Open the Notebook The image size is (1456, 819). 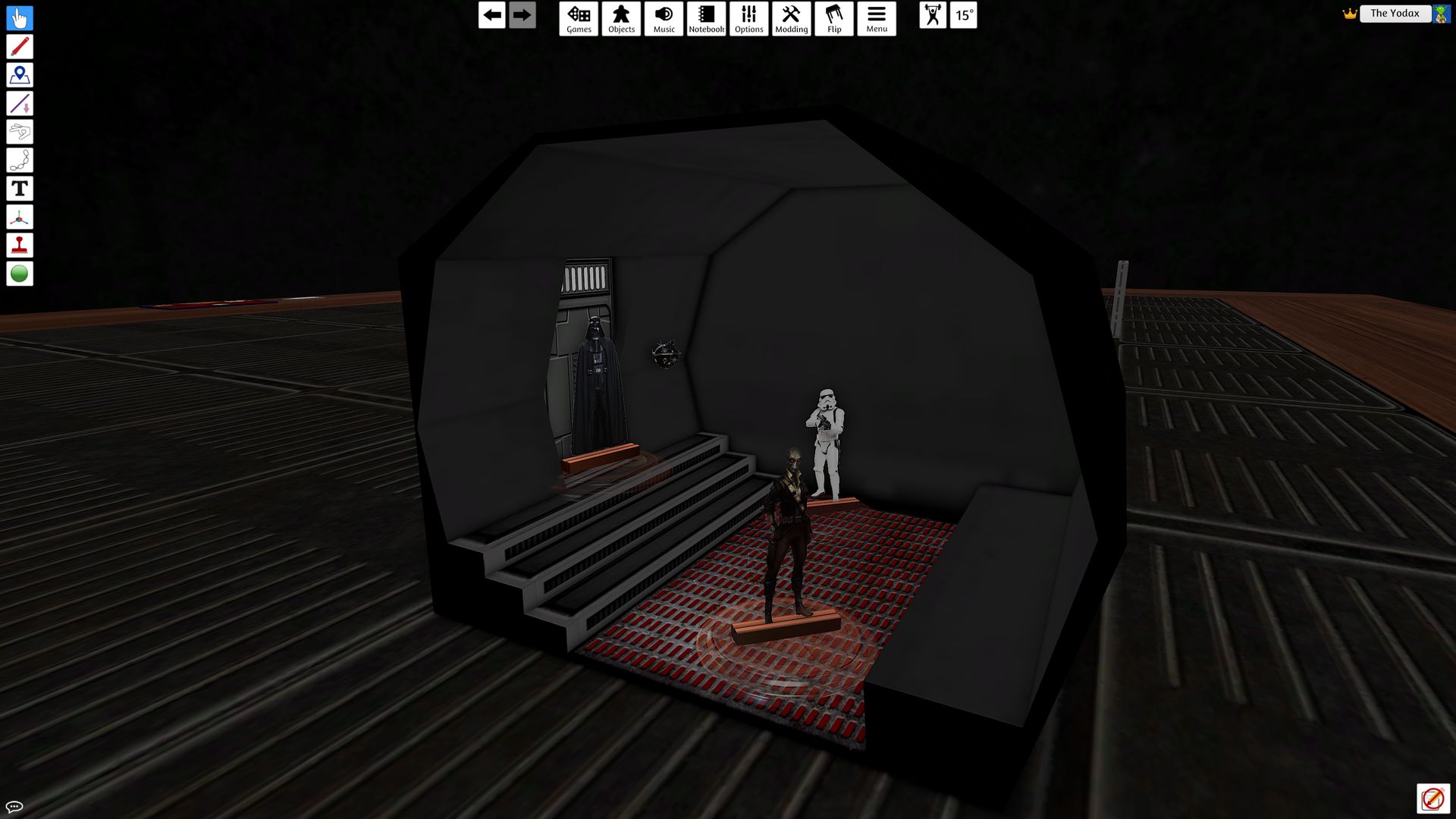[706, 18]
